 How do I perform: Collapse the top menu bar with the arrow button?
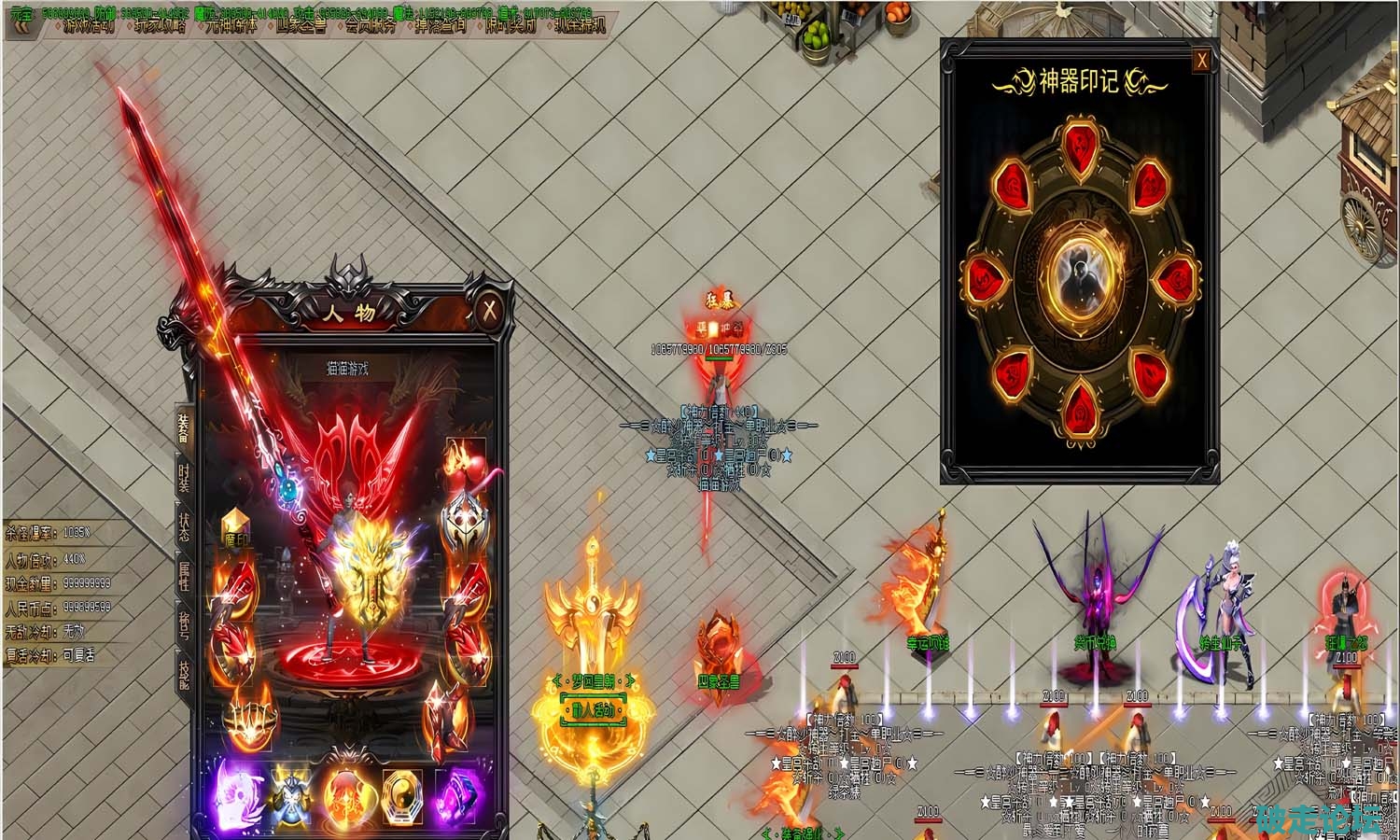[21, 25]
